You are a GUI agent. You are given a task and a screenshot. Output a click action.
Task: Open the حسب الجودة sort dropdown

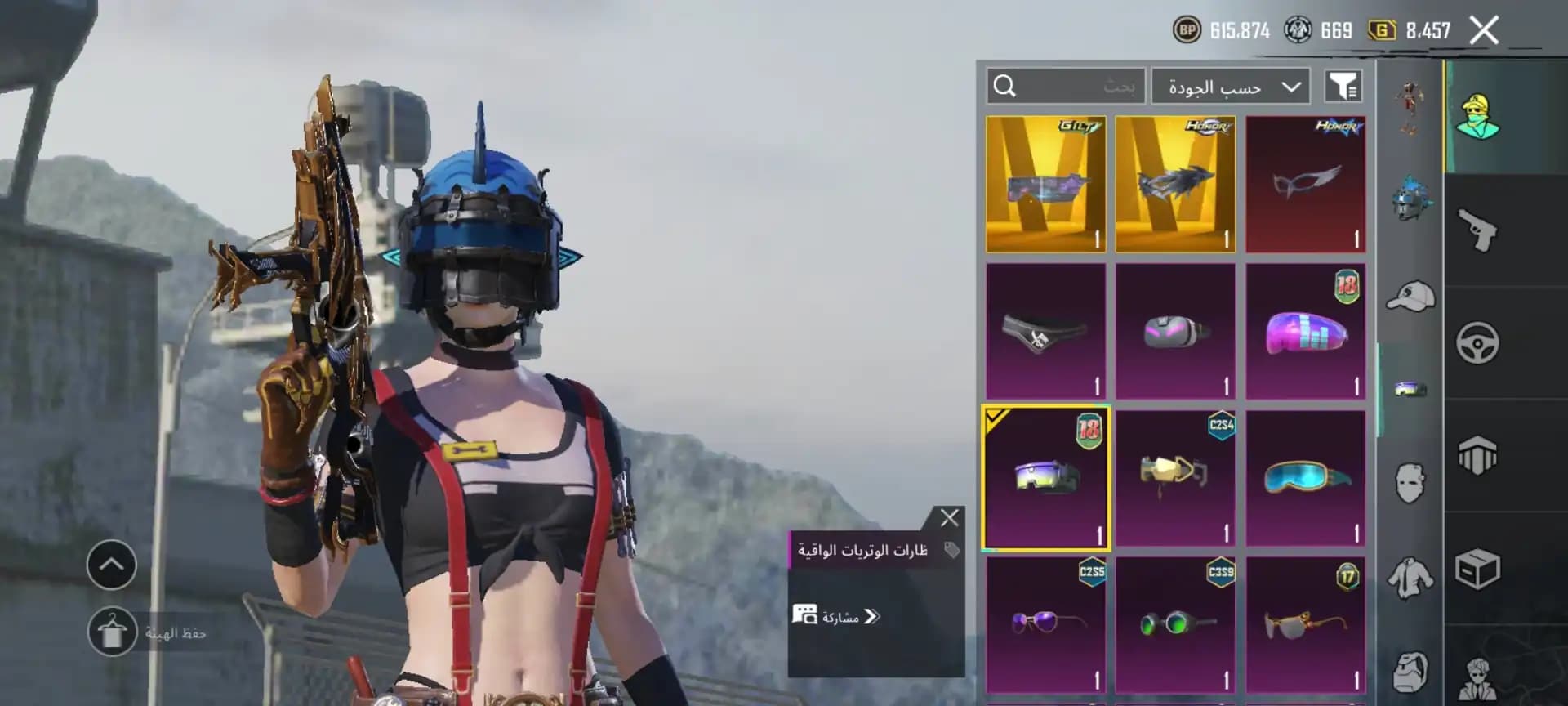click(x=1230, y=85)
